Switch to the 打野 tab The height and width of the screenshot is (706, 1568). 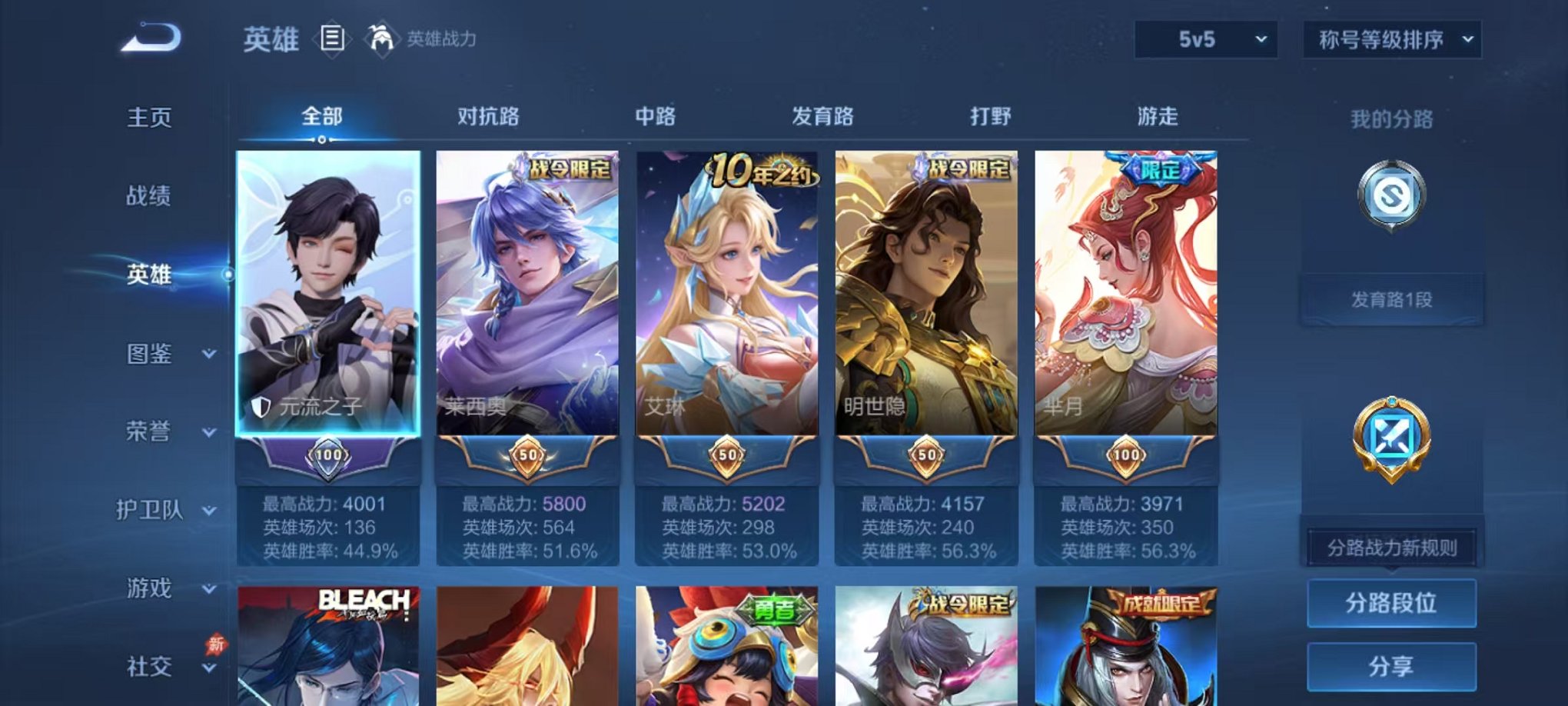(x=988, y=115)
